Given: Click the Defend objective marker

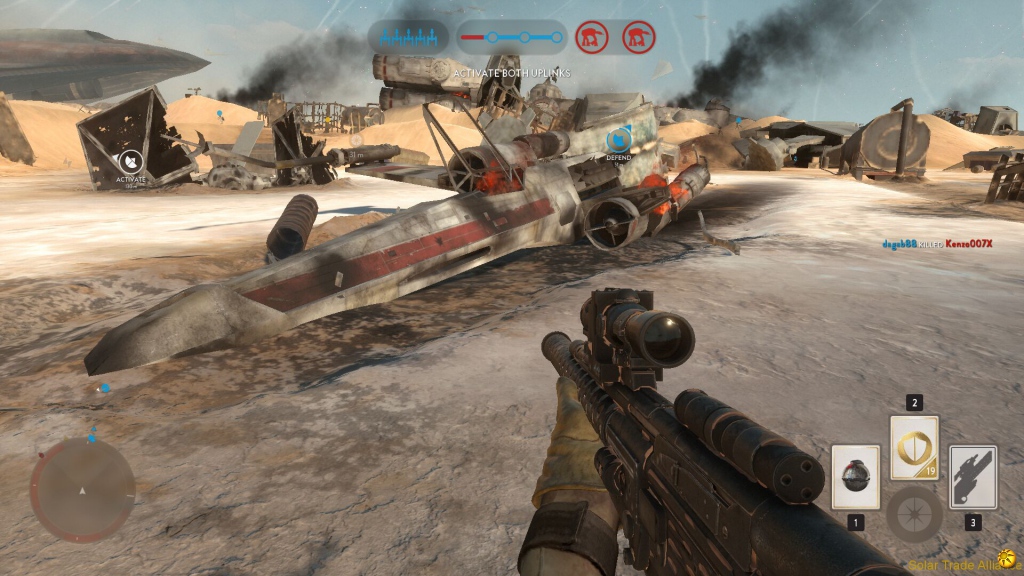Looking at the screenshot, I should [x=618, y=139].
